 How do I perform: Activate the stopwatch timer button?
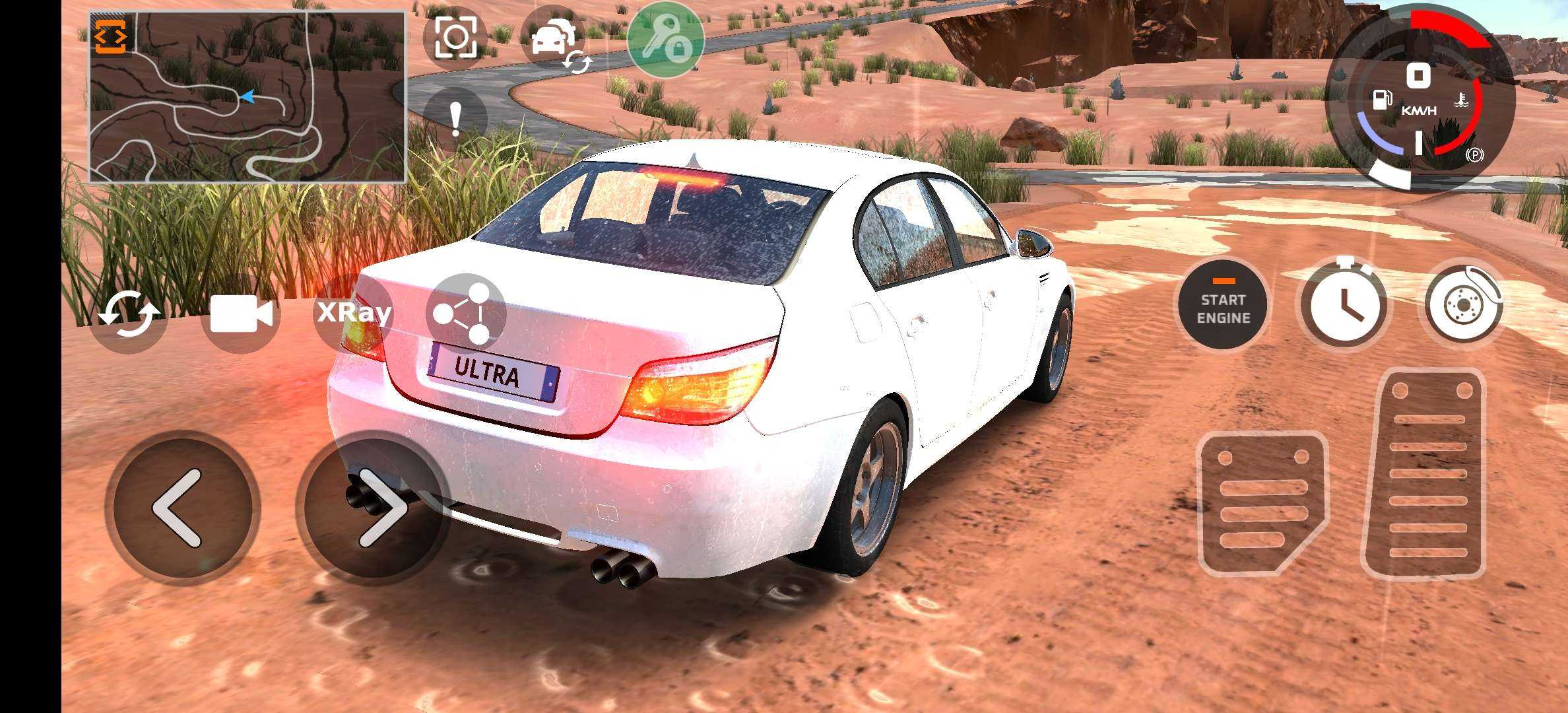pyautogui.click(x=1344, y=305)
